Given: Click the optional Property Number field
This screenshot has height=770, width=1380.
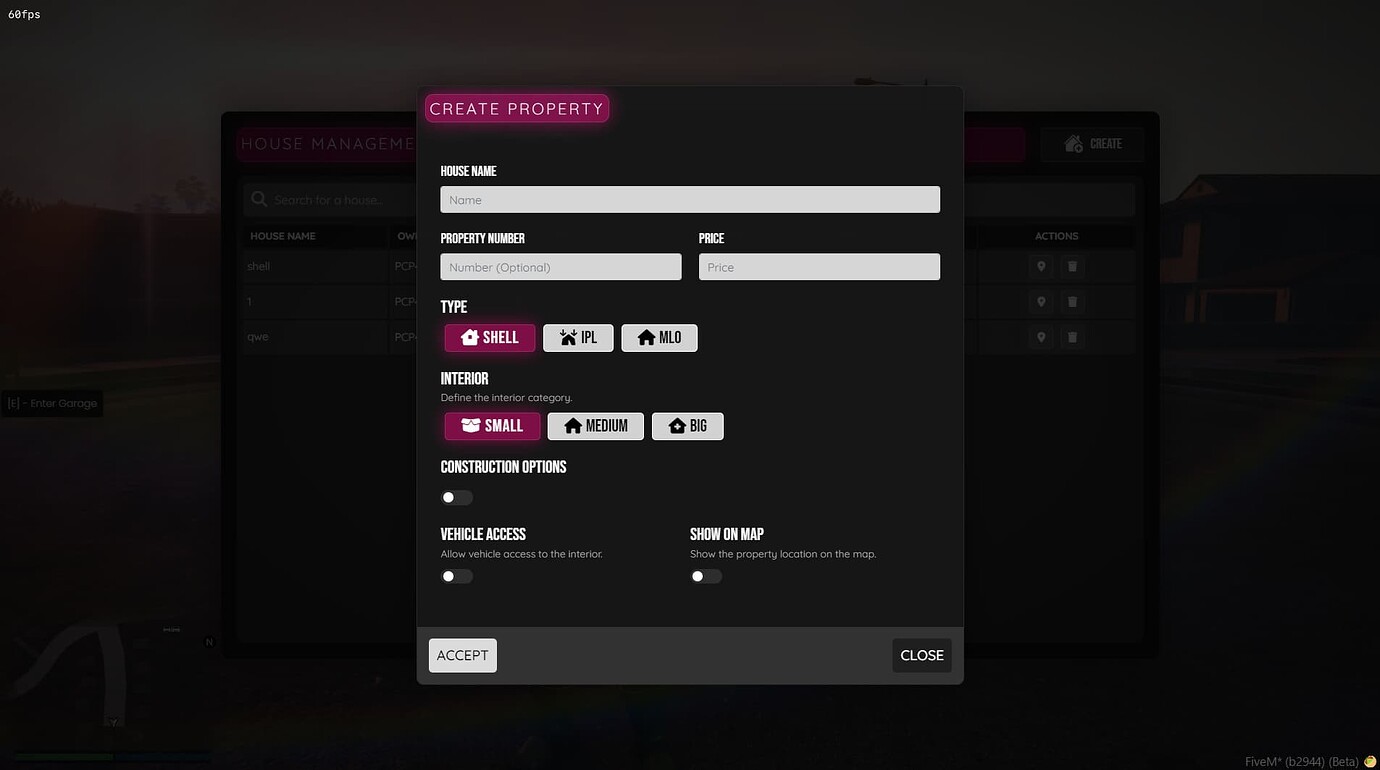Looking at the screenshot, I should click(560, 266).
